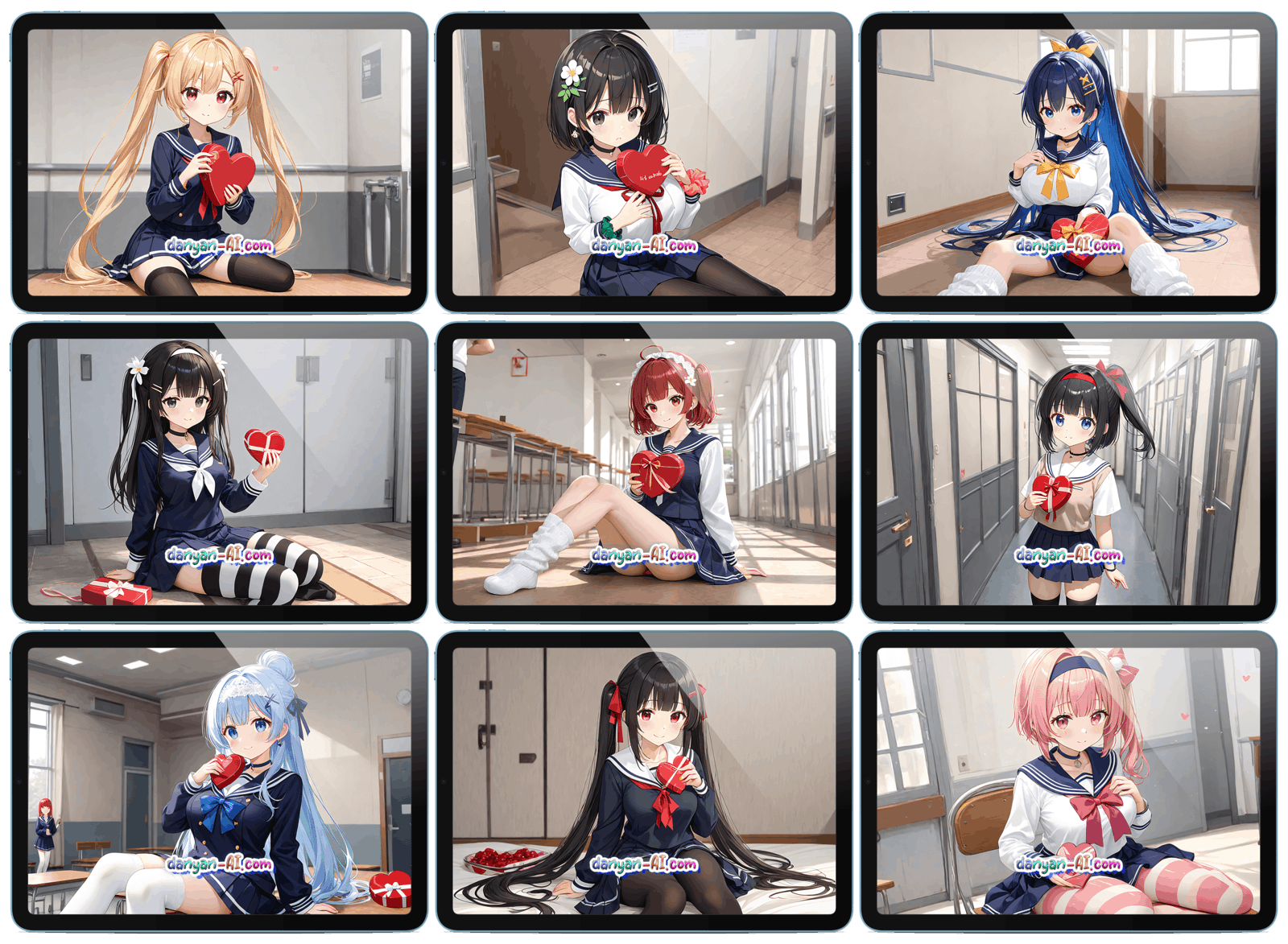
Task: Open the standing girl with red headband
Action: [1067, 472]
